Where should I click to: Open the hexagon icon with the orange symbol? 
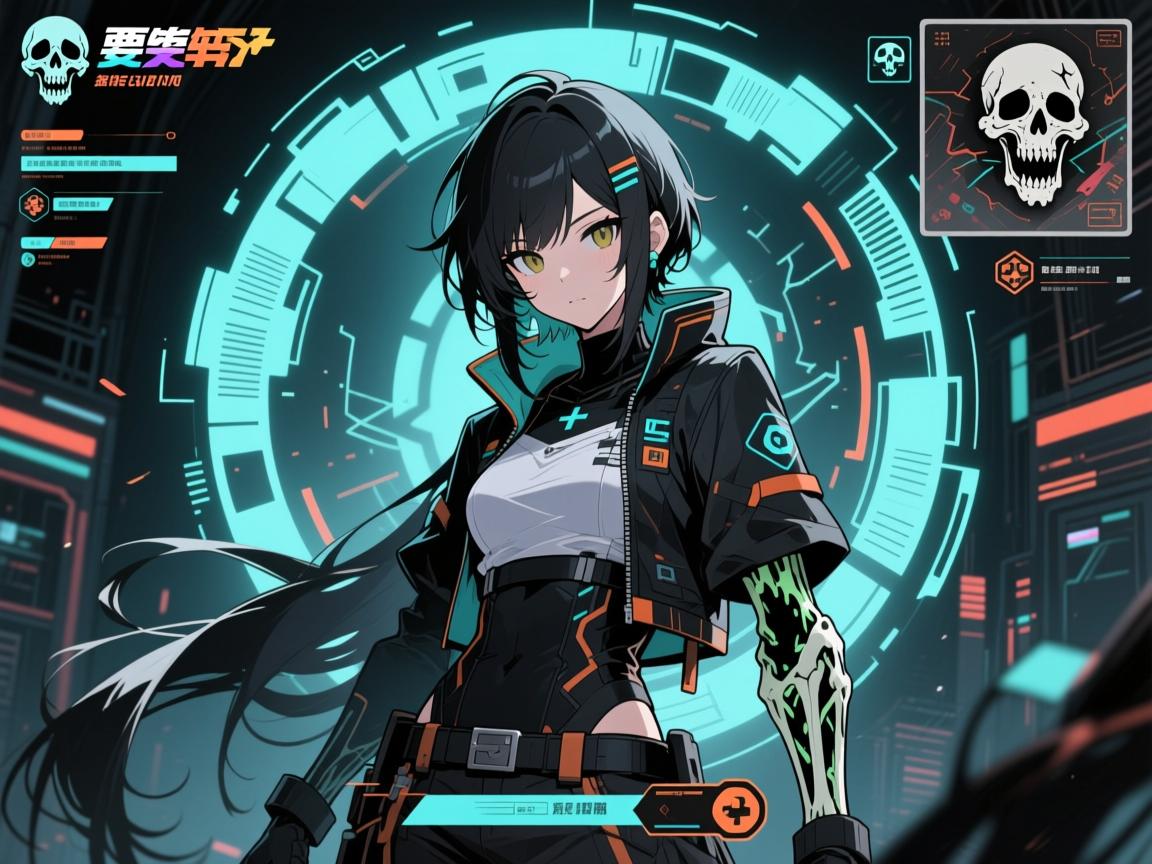point(34,204)
